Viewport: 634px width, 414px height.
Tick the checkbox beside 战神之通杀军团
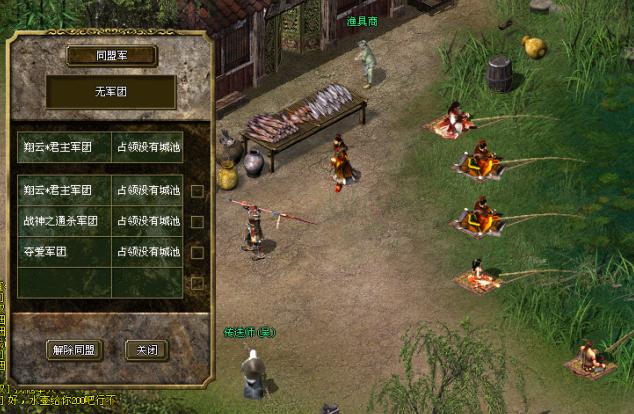point(197,221)
